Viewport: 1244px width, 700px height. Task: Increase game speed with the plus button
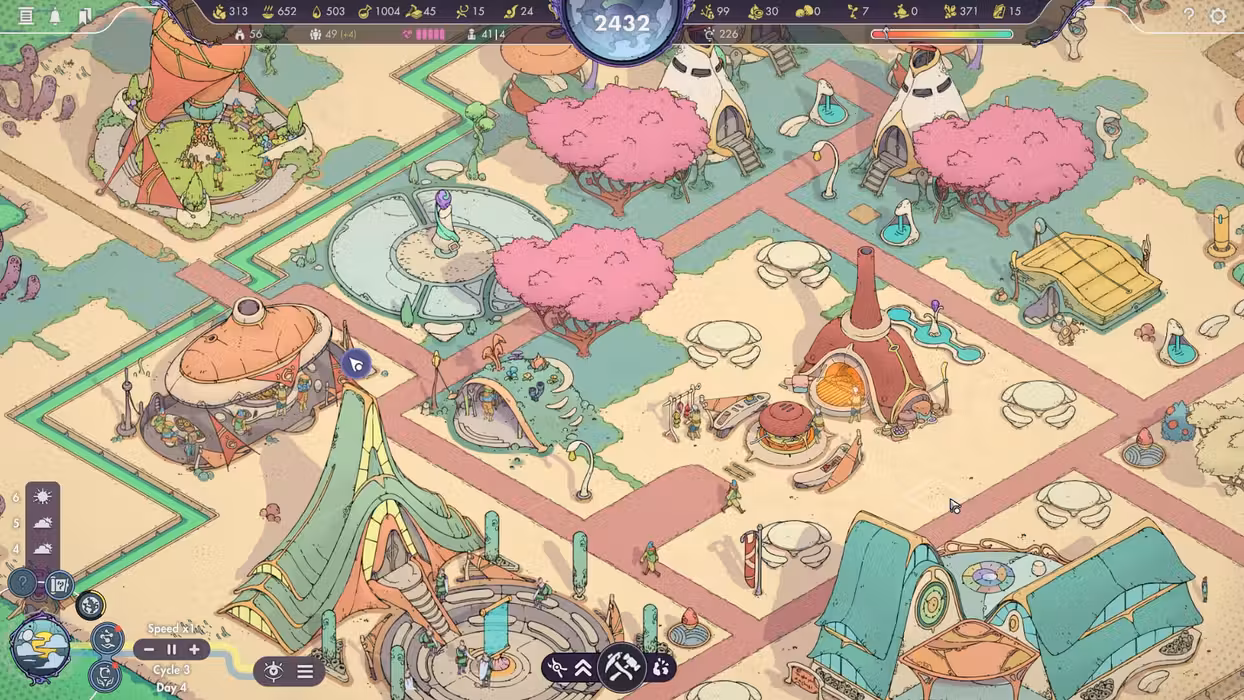[x=194, y=650]
